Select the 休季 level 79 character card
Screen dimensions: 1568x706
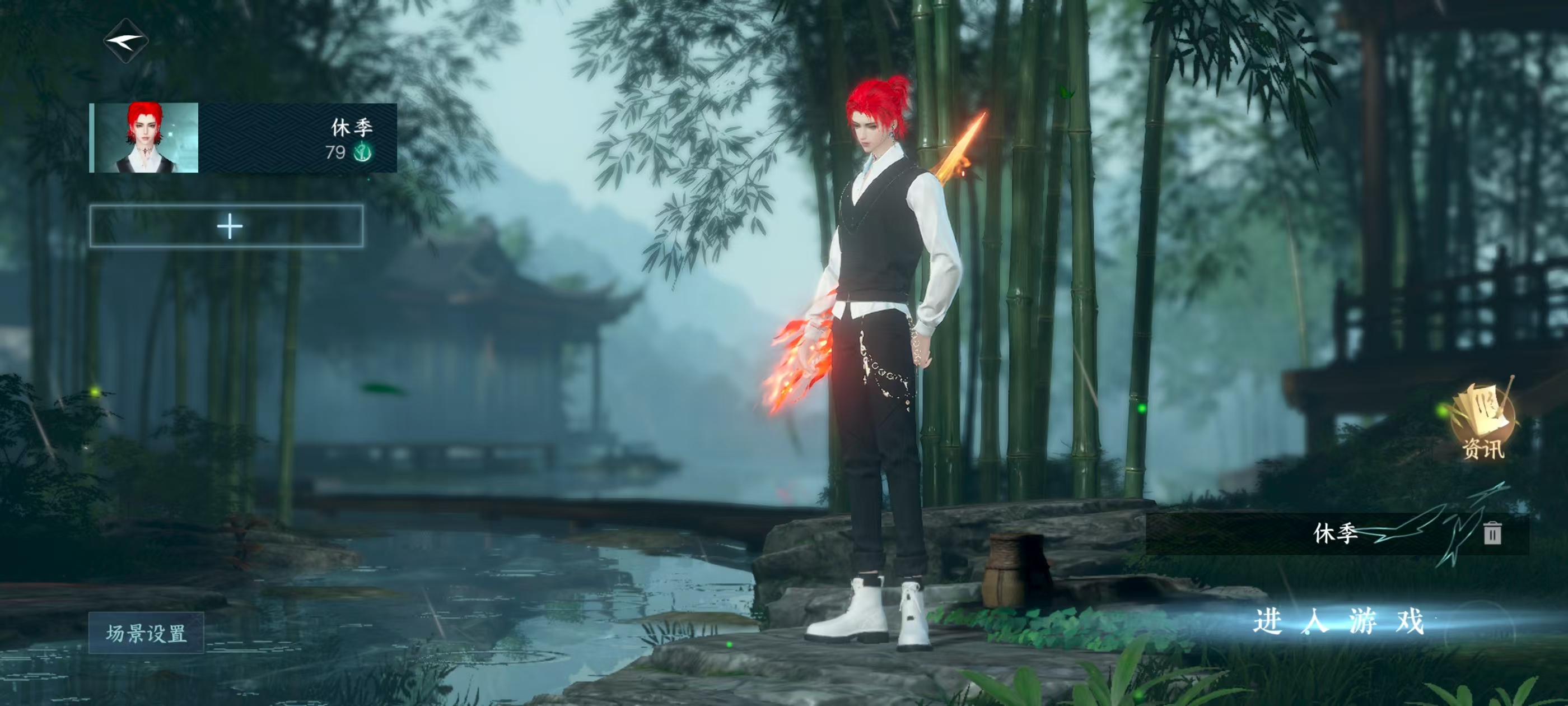(244, 138)
